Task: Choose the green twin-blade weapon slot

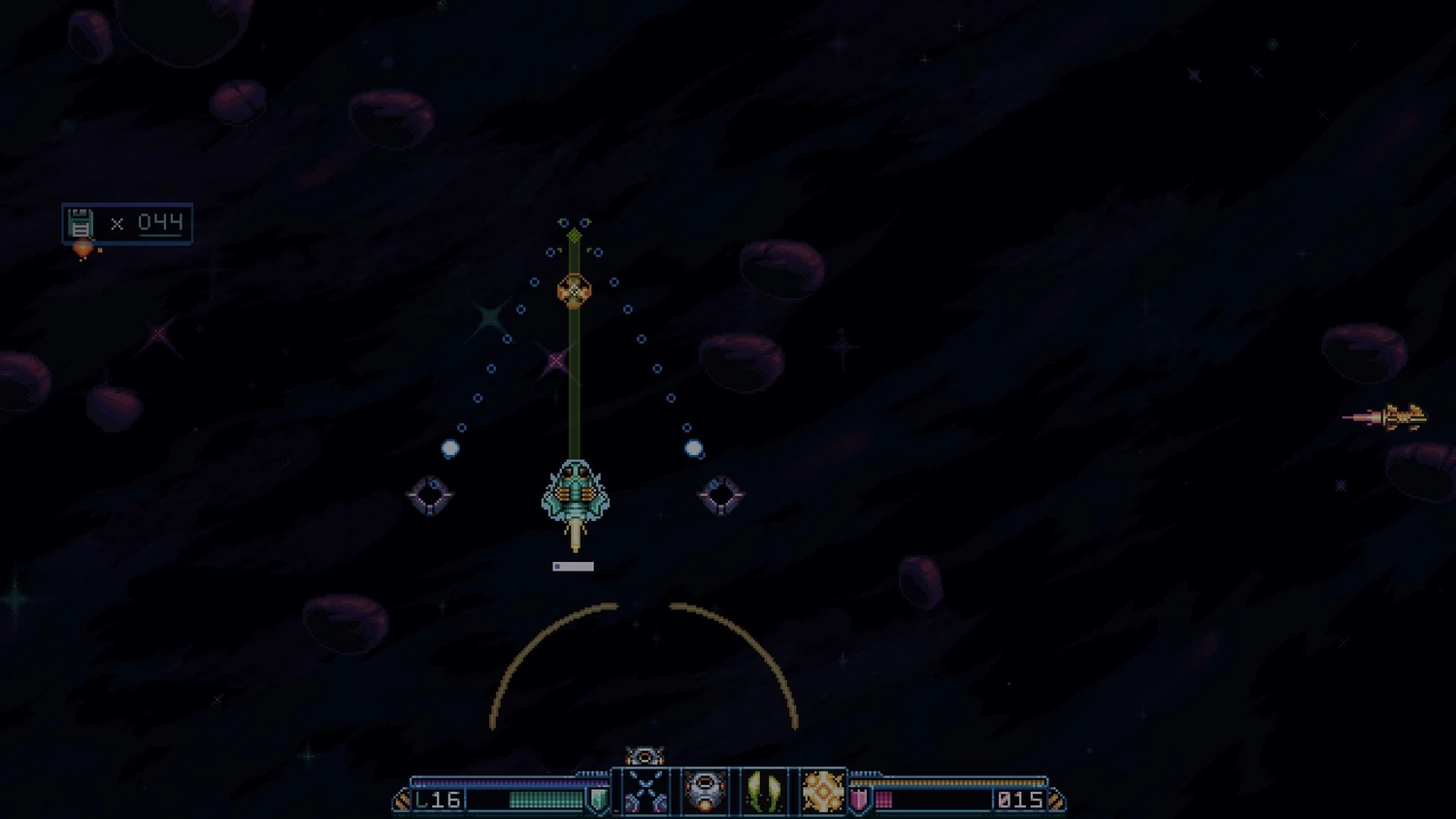Action: [764, 792]
